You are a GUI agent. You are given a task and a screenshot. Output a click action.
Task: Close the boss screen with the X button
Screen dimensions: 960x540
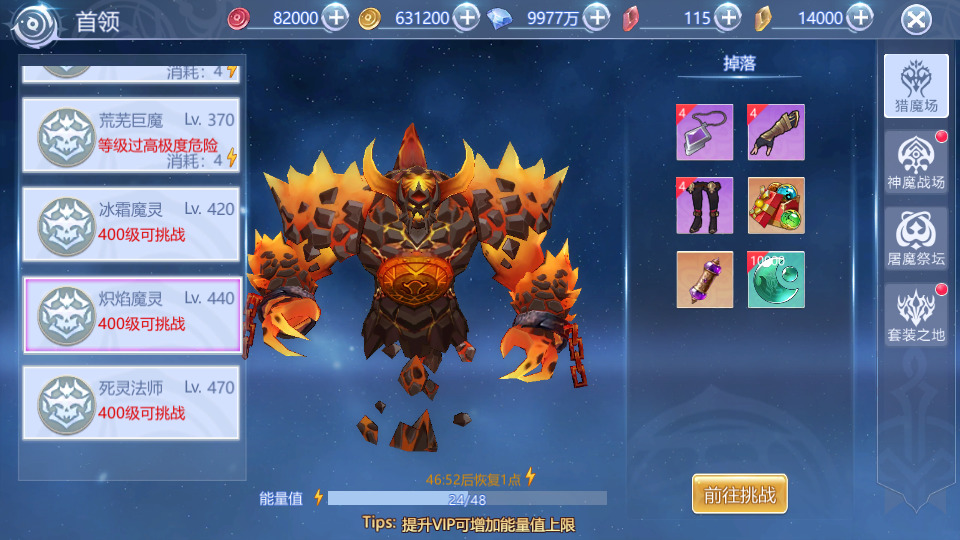[x=916, y=19]
